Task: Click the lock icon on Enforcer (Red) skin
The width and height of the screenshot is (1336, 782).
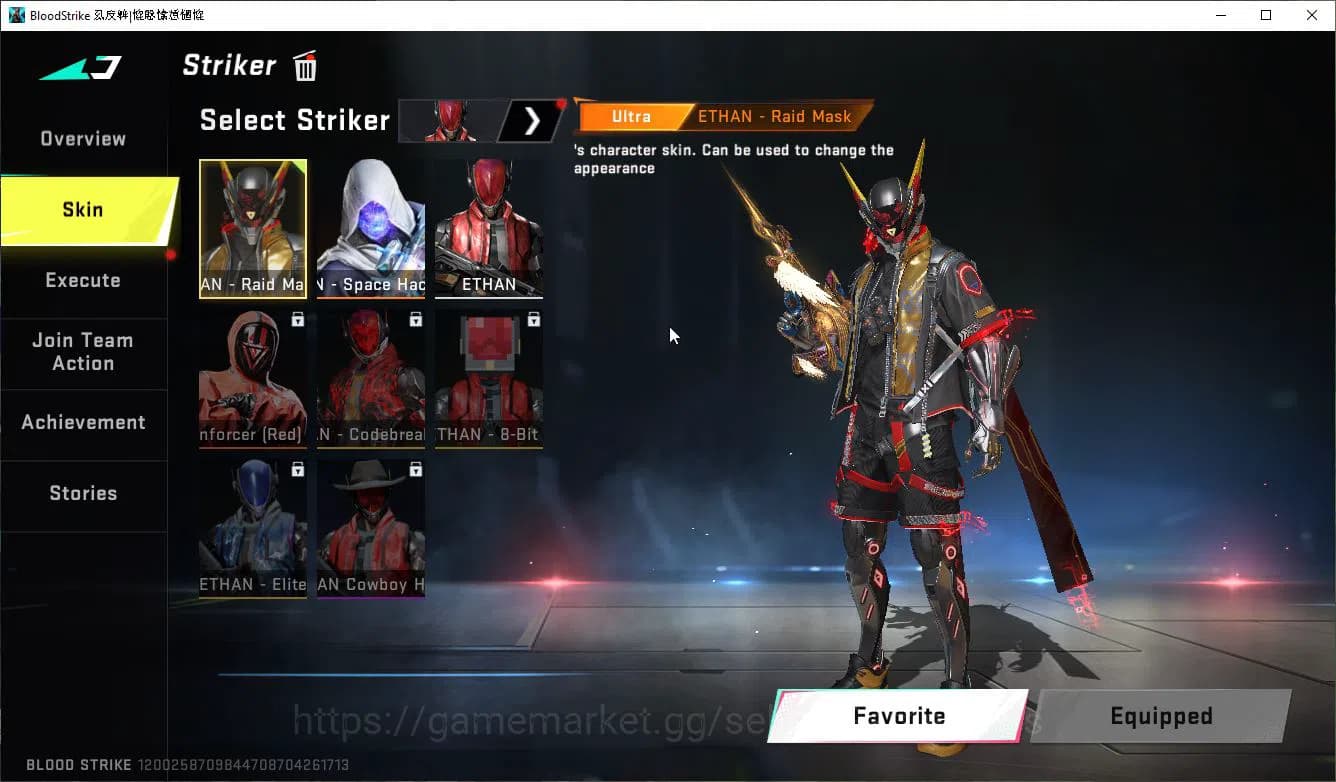Action: coord(298,319)
